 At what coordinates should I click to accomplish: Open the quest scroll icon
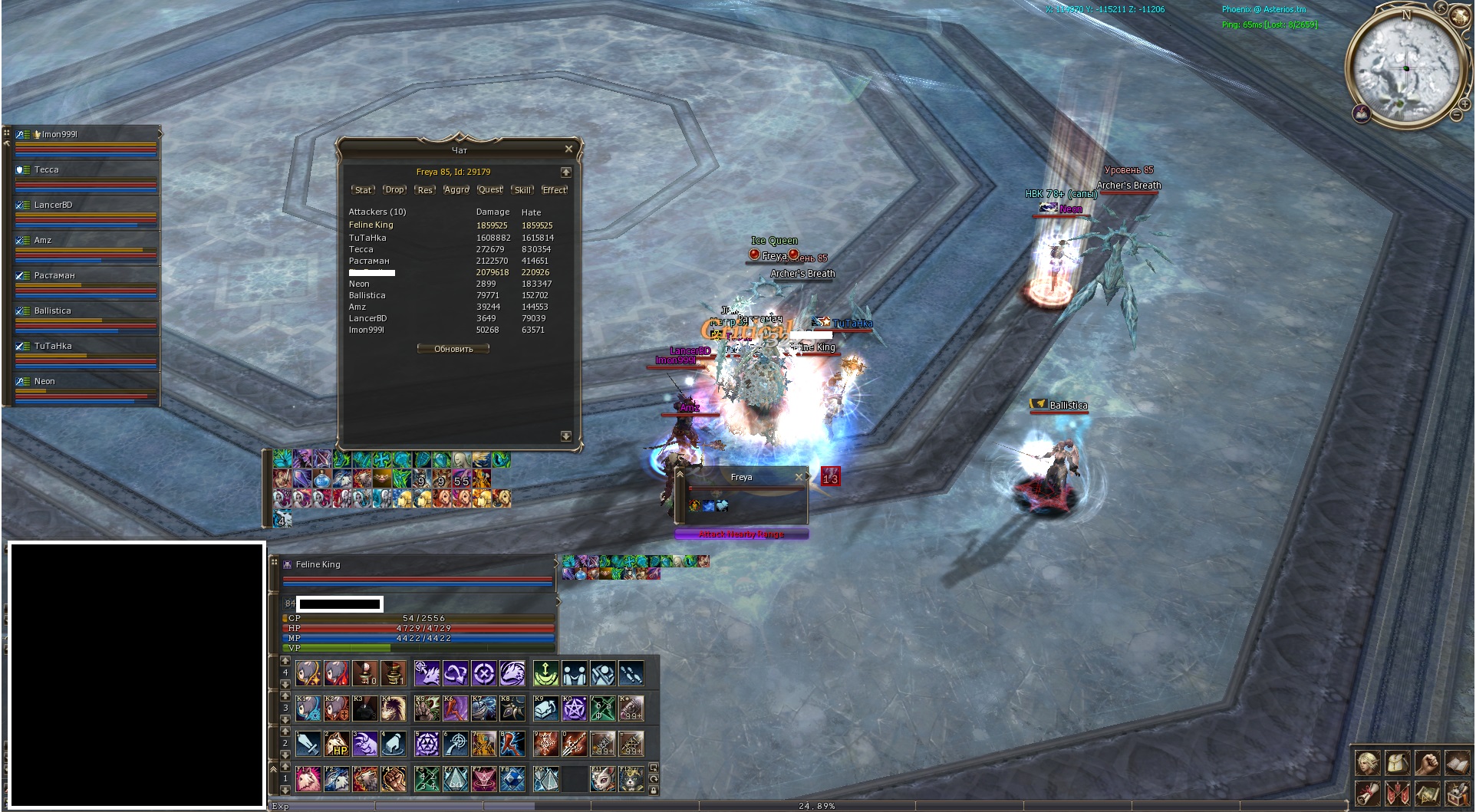[1368, 792]
